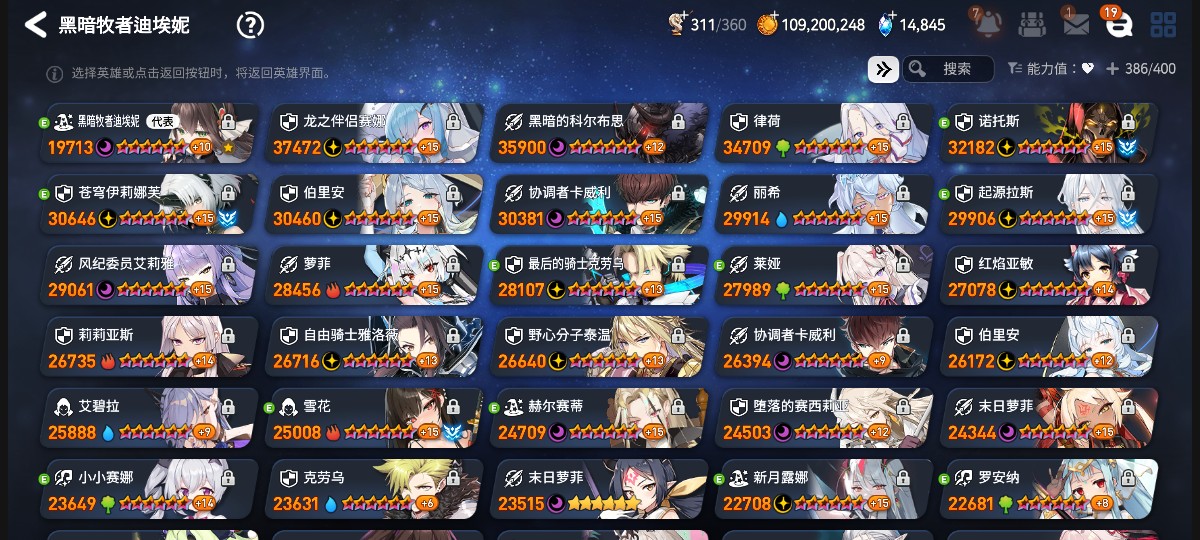Select hero 堕落的赛西莉亚
Screen dimensions: 1200x540
point(825,418)
